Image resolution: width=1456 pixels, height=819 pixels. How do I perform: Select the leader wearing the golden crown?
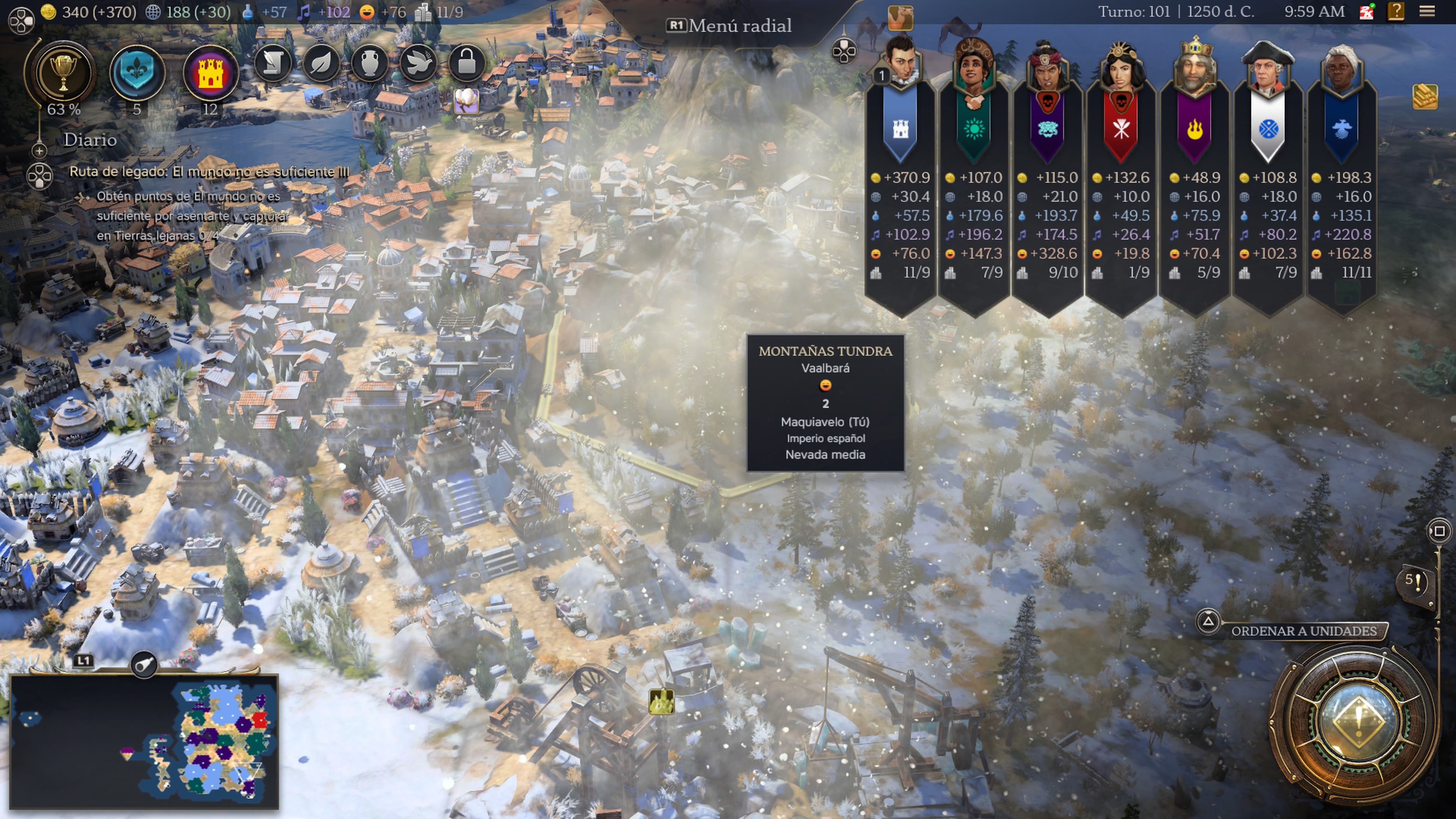1195,65
